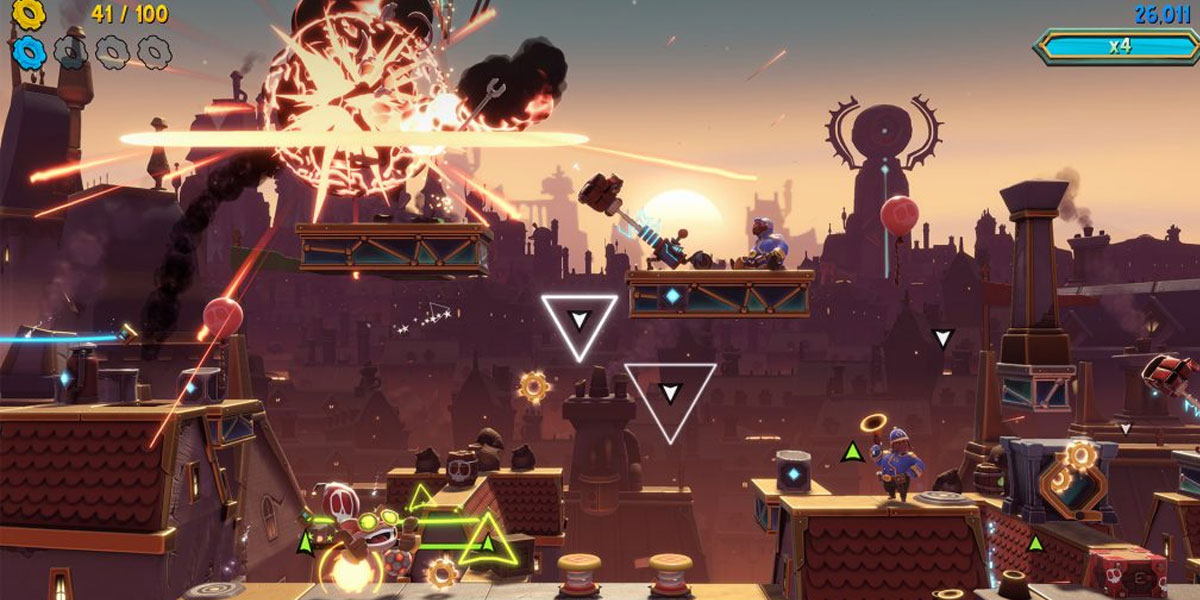Click the yellow gear collectible icon
Image resolution: width=1200 pixels, height=600 pixels.
pyautogui.click(x=29, y=13)
